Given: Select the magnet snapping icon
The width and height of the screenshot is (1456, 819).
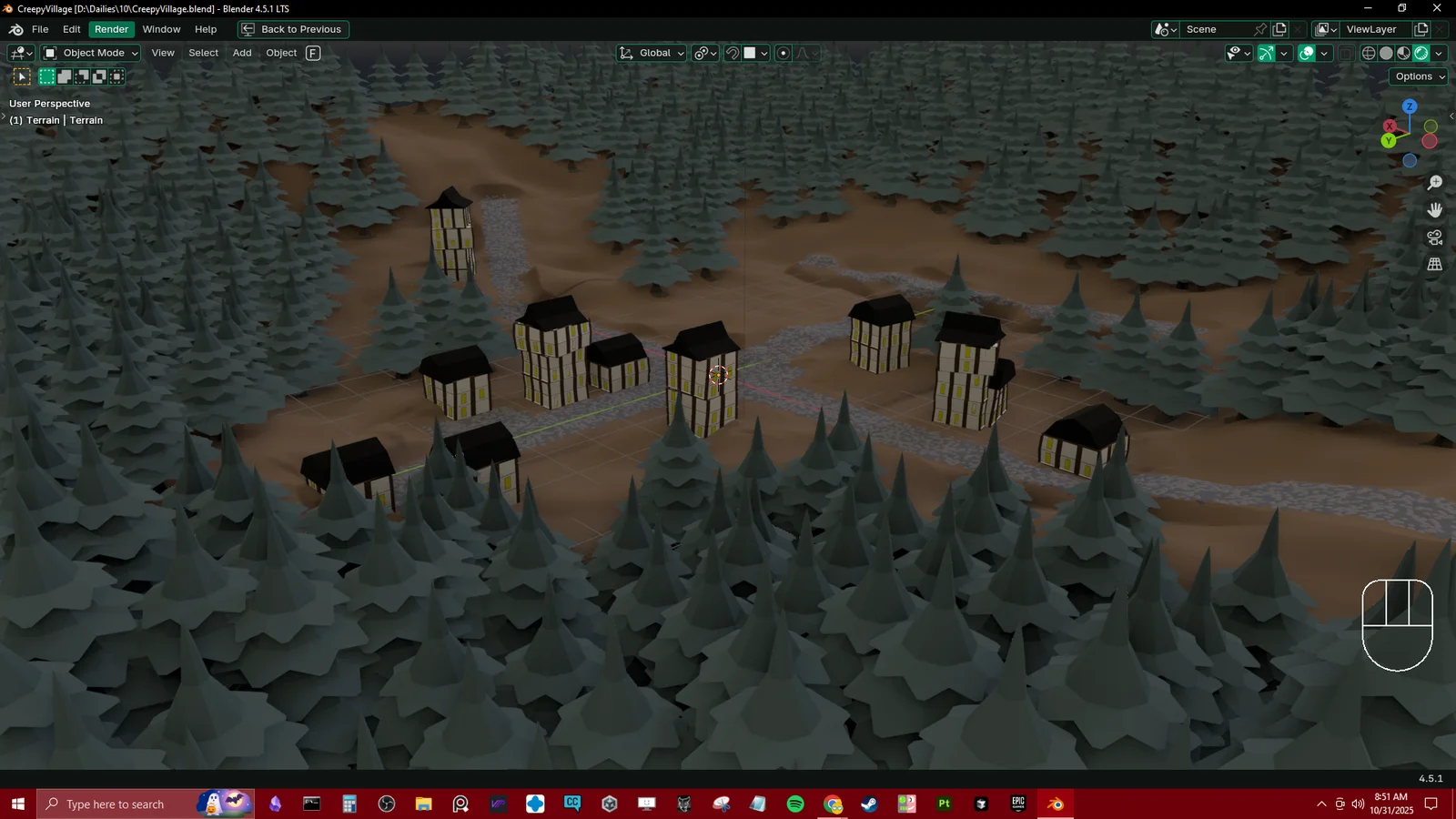Looking at the screenshot, I should pyautogui.click(x=733, y=53).
